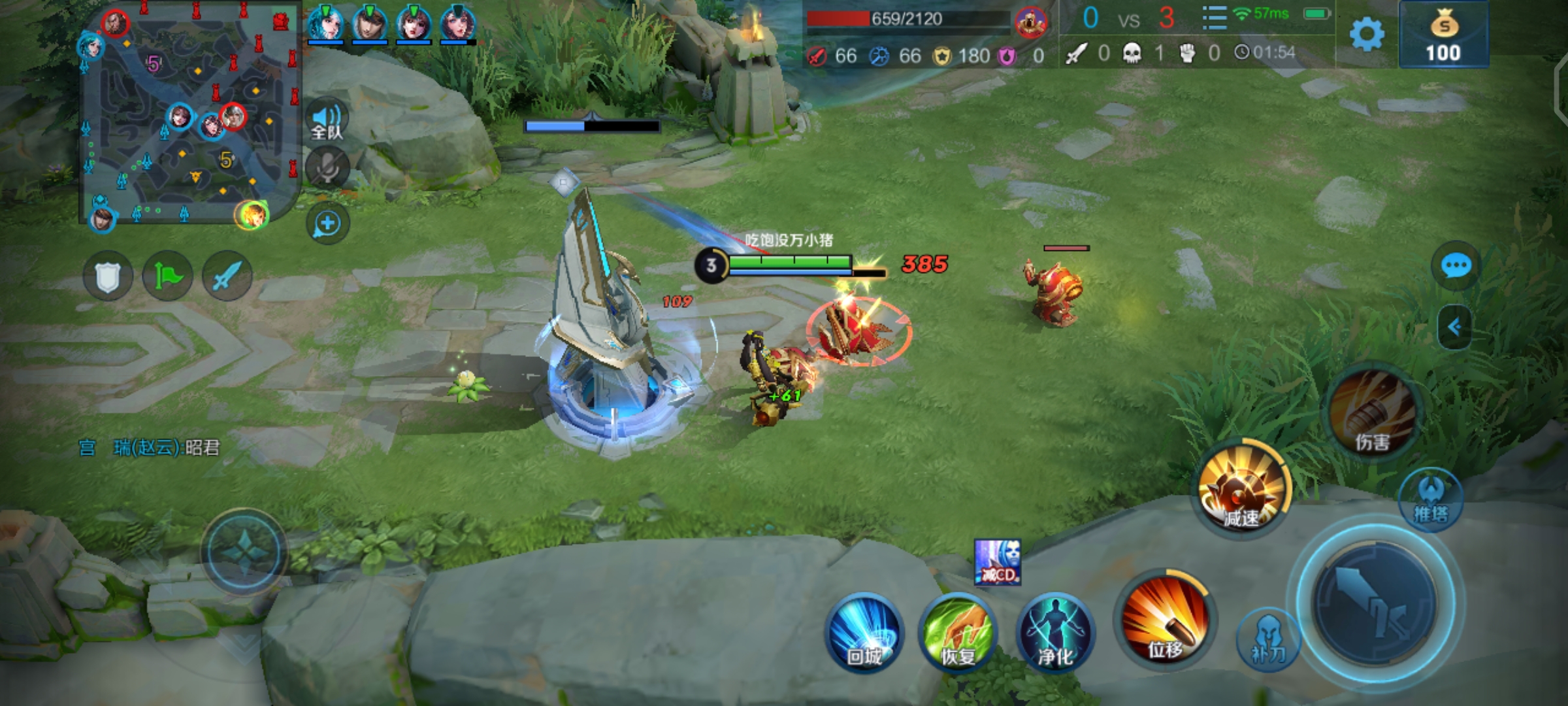Send the shield defend signal
The width and height of the screenshot is (1568, 706).
[x=108, y=277]
